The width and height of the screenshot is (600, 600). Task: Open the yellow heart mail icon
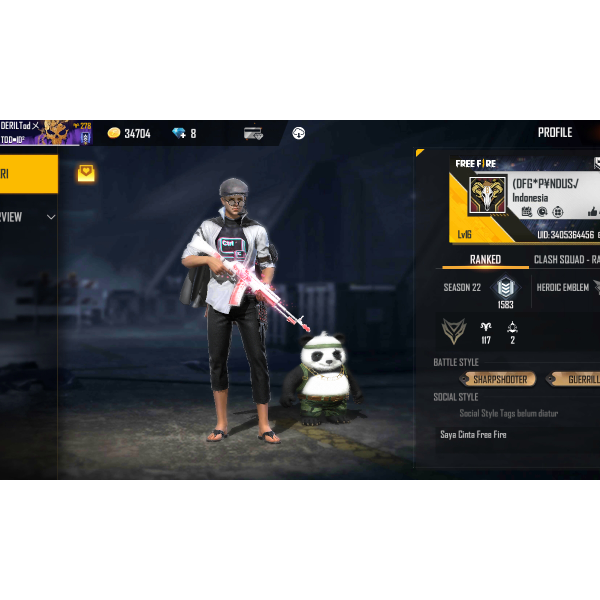[86, 173]
